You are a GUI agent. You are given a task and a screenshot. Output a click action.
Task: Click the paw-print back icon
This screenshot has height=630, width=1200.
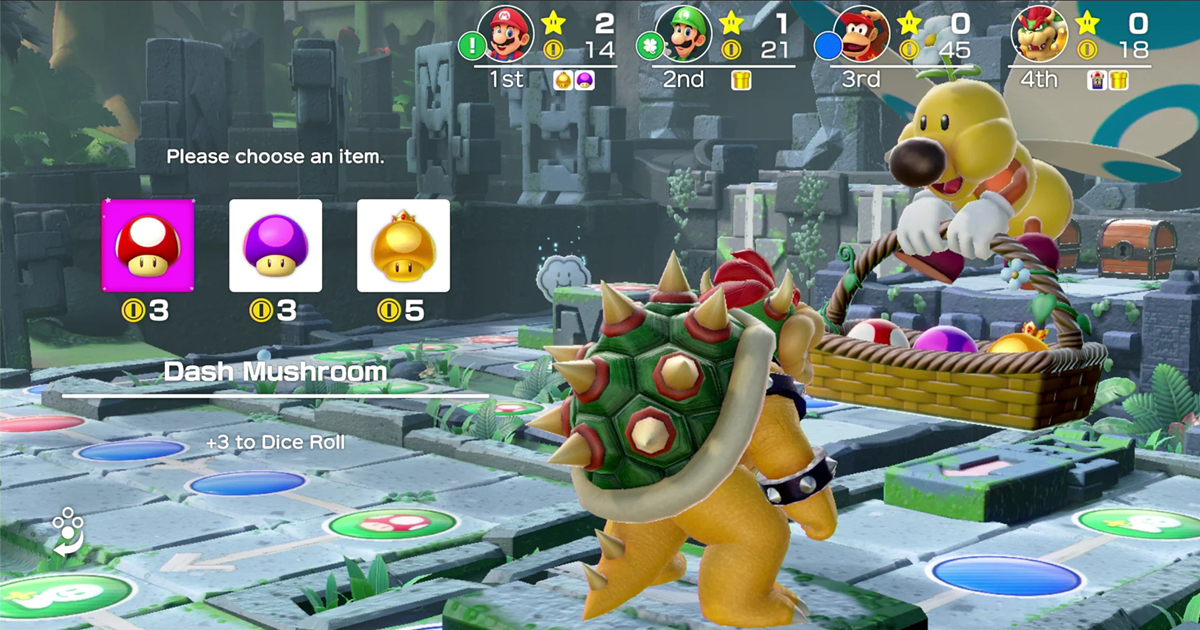click(68, 531)
